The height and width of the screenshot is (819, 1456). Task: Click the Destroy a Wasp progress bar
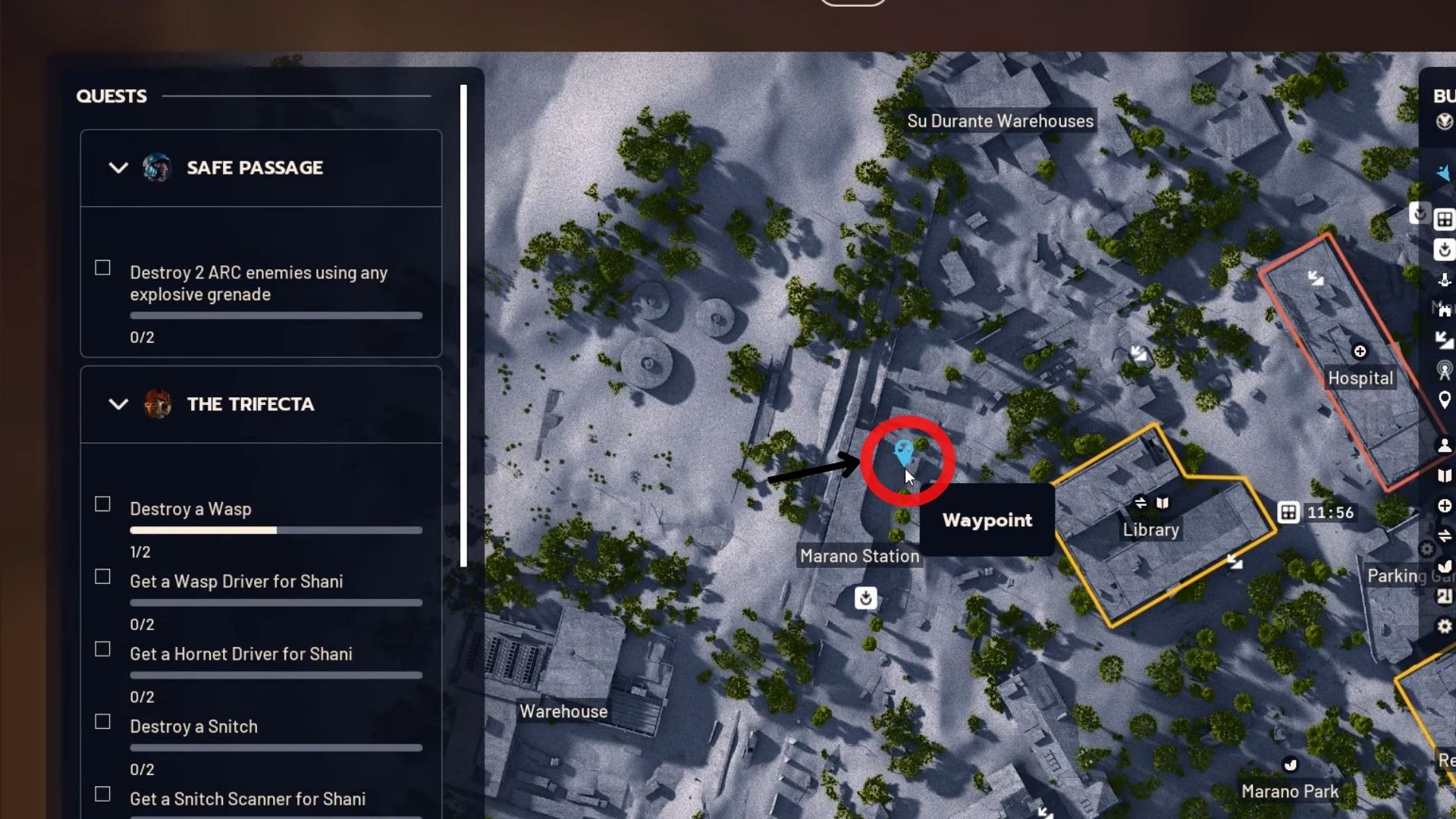coord(275,530)
